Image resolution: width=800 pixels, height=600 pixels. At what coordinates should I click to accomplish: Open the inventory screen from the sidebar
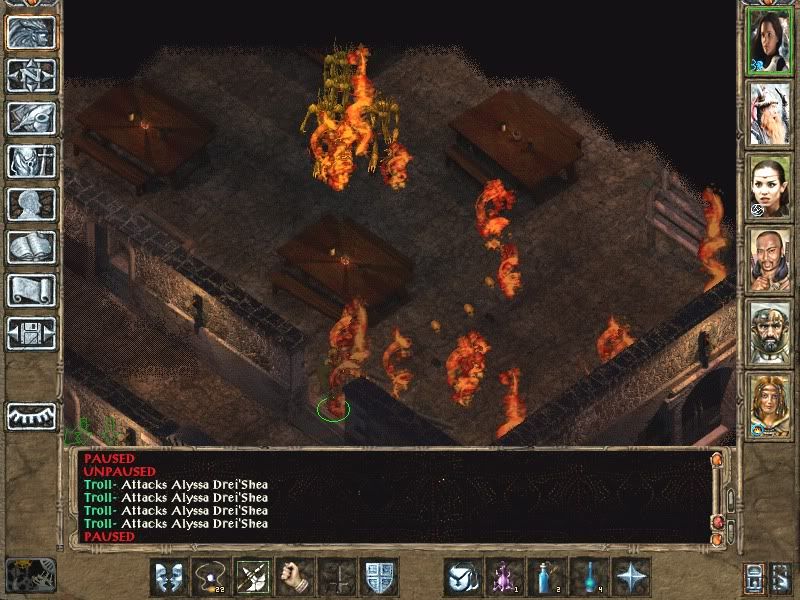(31, 161)
